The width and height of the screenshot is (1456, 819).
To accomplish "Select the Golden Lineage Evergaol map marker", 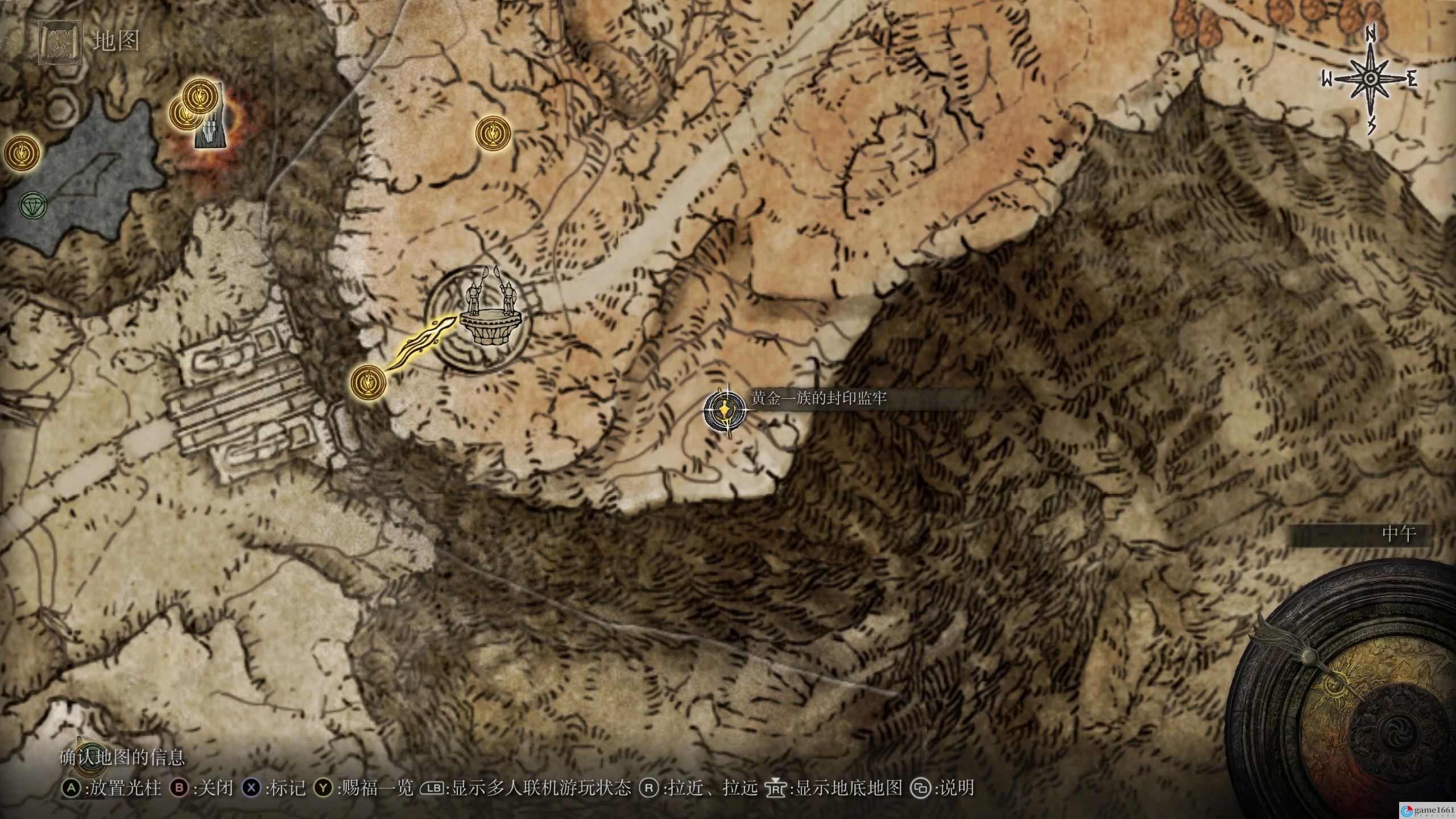I will coord(723,411).
